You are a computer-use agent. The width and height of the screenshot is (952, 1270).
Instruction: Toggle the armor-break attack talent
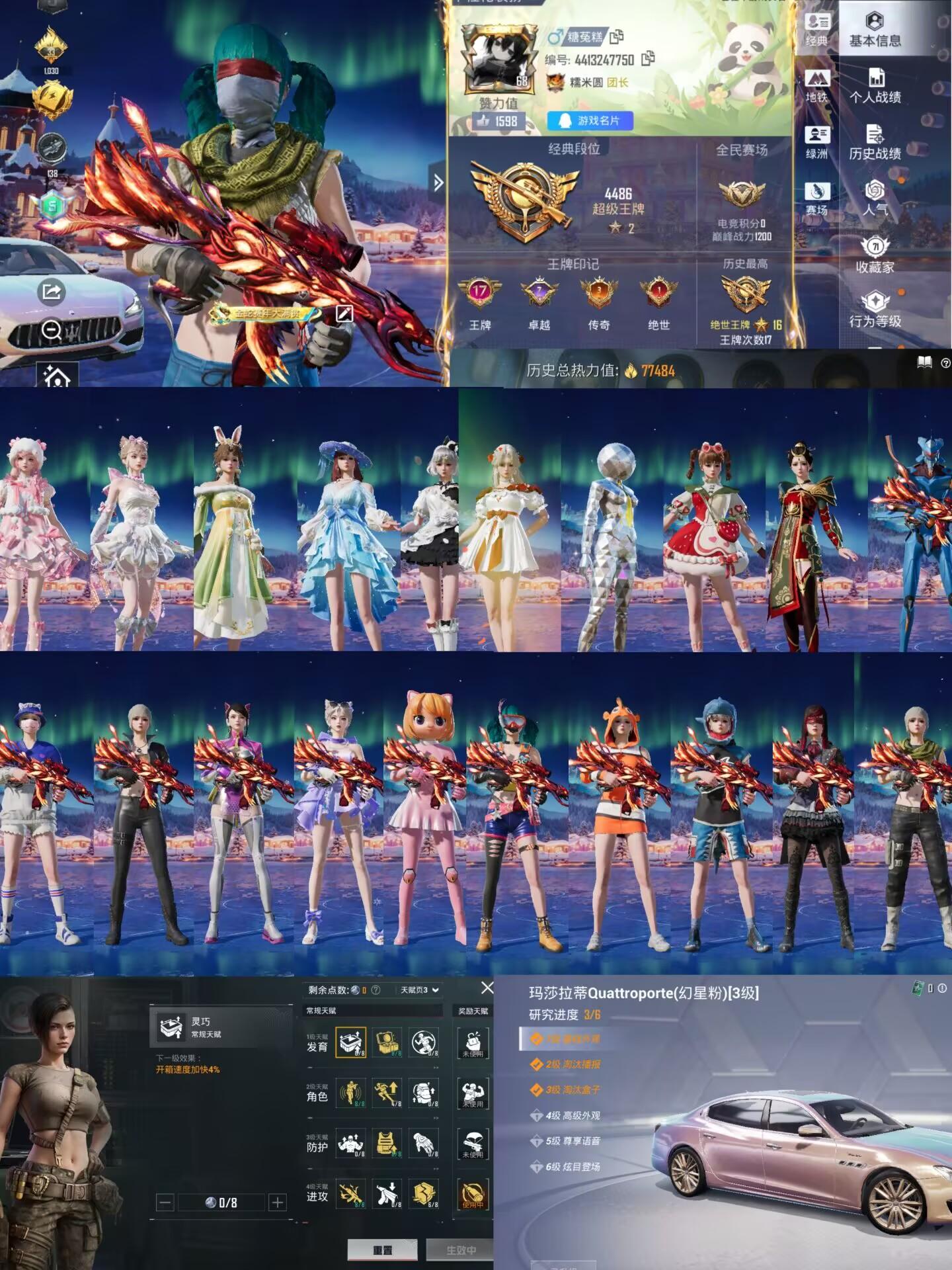pyautogui.click(x=424, y=1197)
